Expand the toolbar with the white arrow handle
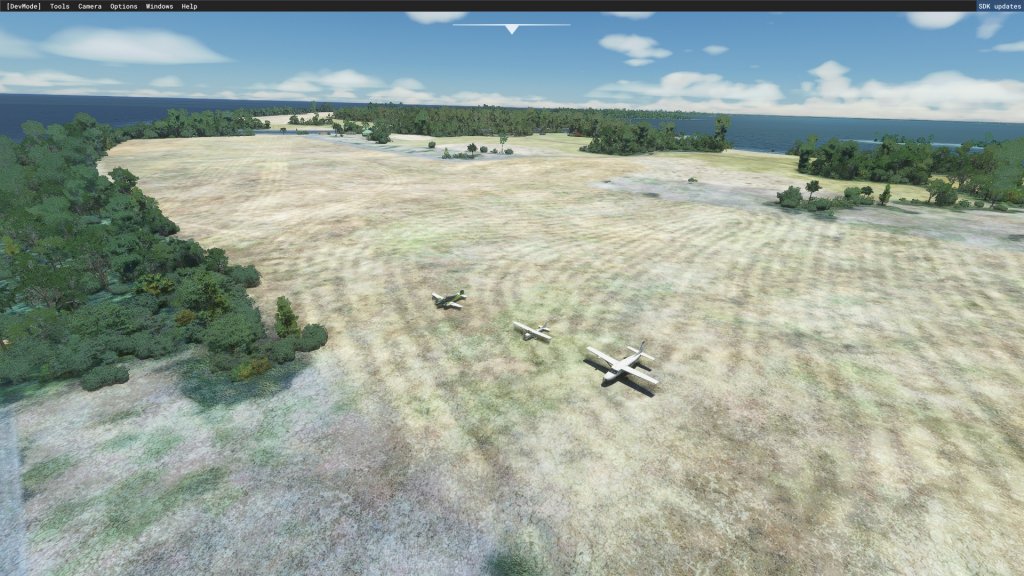Viewport: 1024px width, 576px height. tap(512, 29)
